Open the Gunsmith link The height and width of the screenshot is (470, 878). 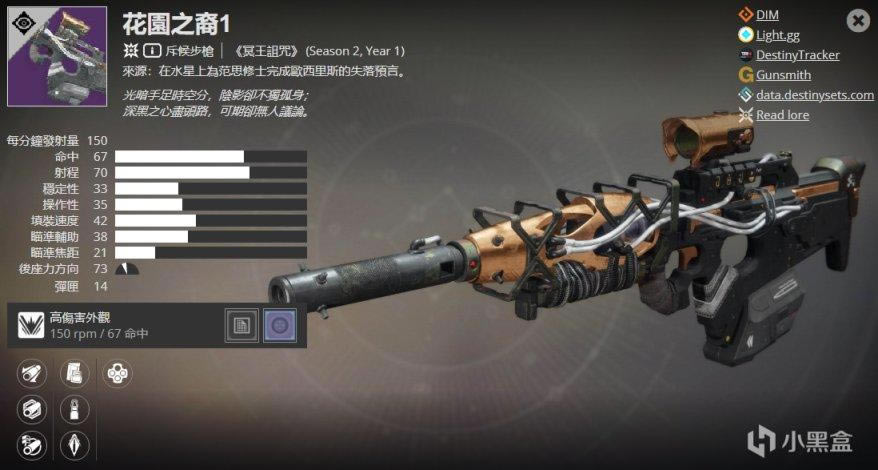783,75
